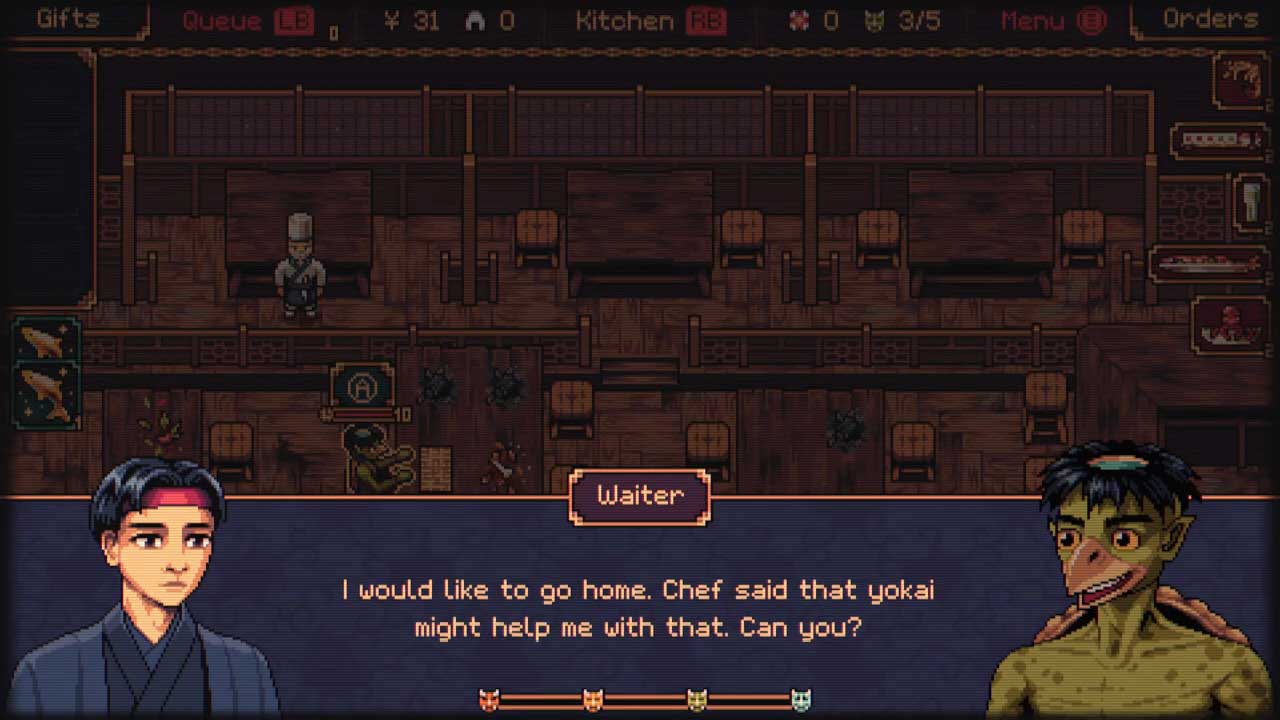
Task: Select the long fish plate order
Action: [x=1208, y=265]
